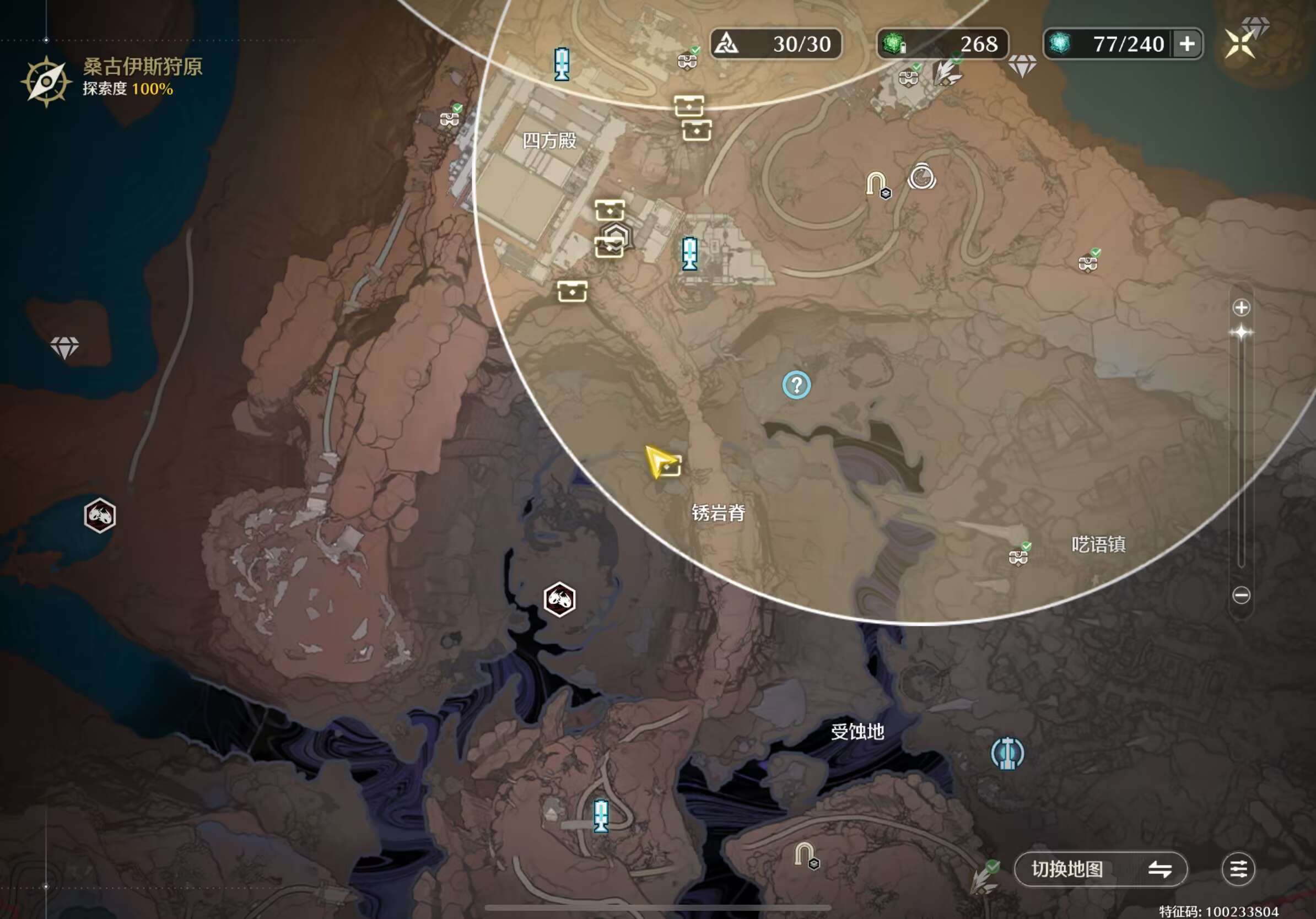Zoom out the map with minus button
Viewport: 1316px width, 919px height.
[x=1241, y=595]
